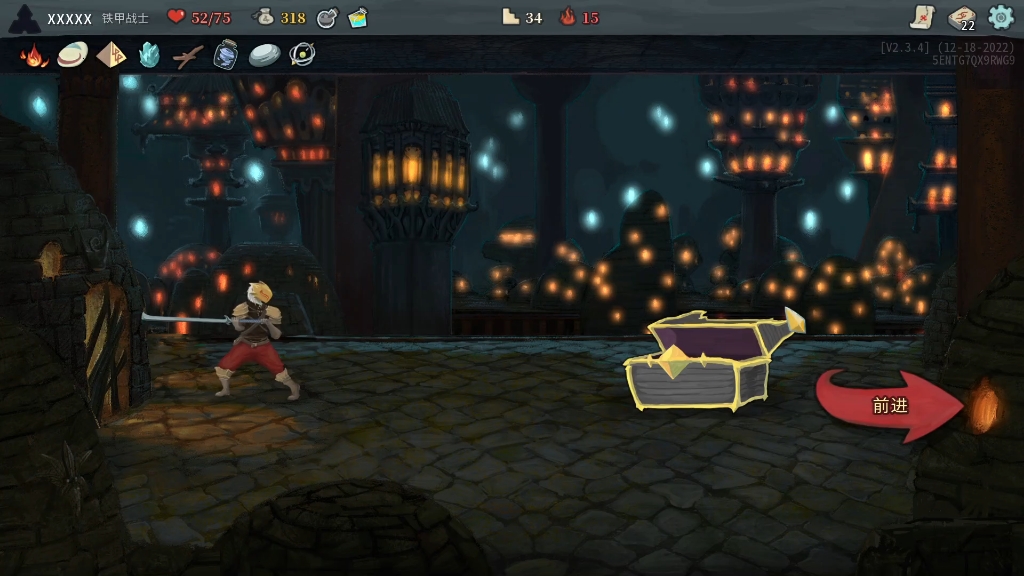
Task: Select the round grey potion flask
Action: click(327, 17)
